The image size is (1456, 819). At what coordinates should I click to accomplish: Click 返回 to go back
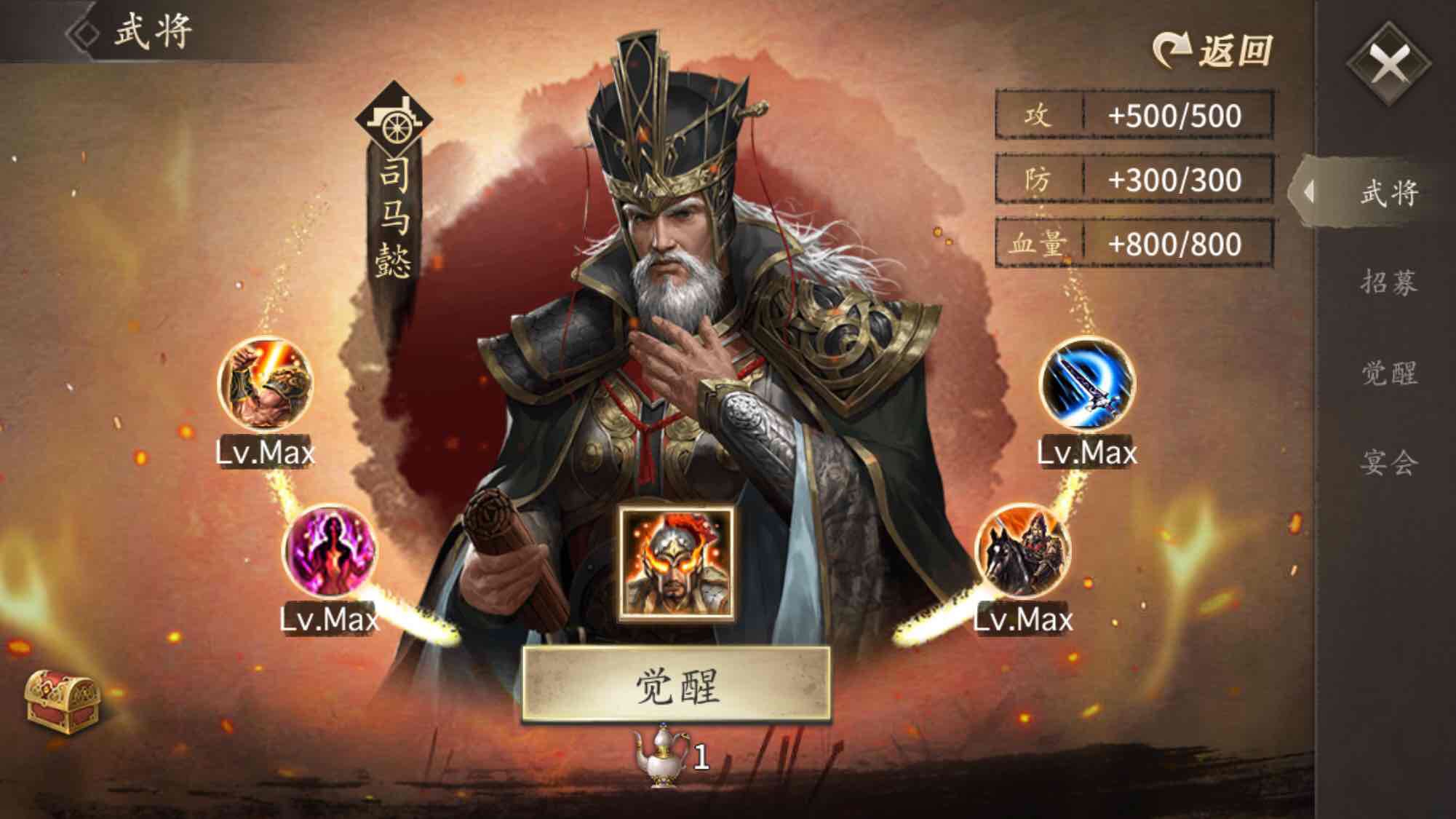point(1215,47)
